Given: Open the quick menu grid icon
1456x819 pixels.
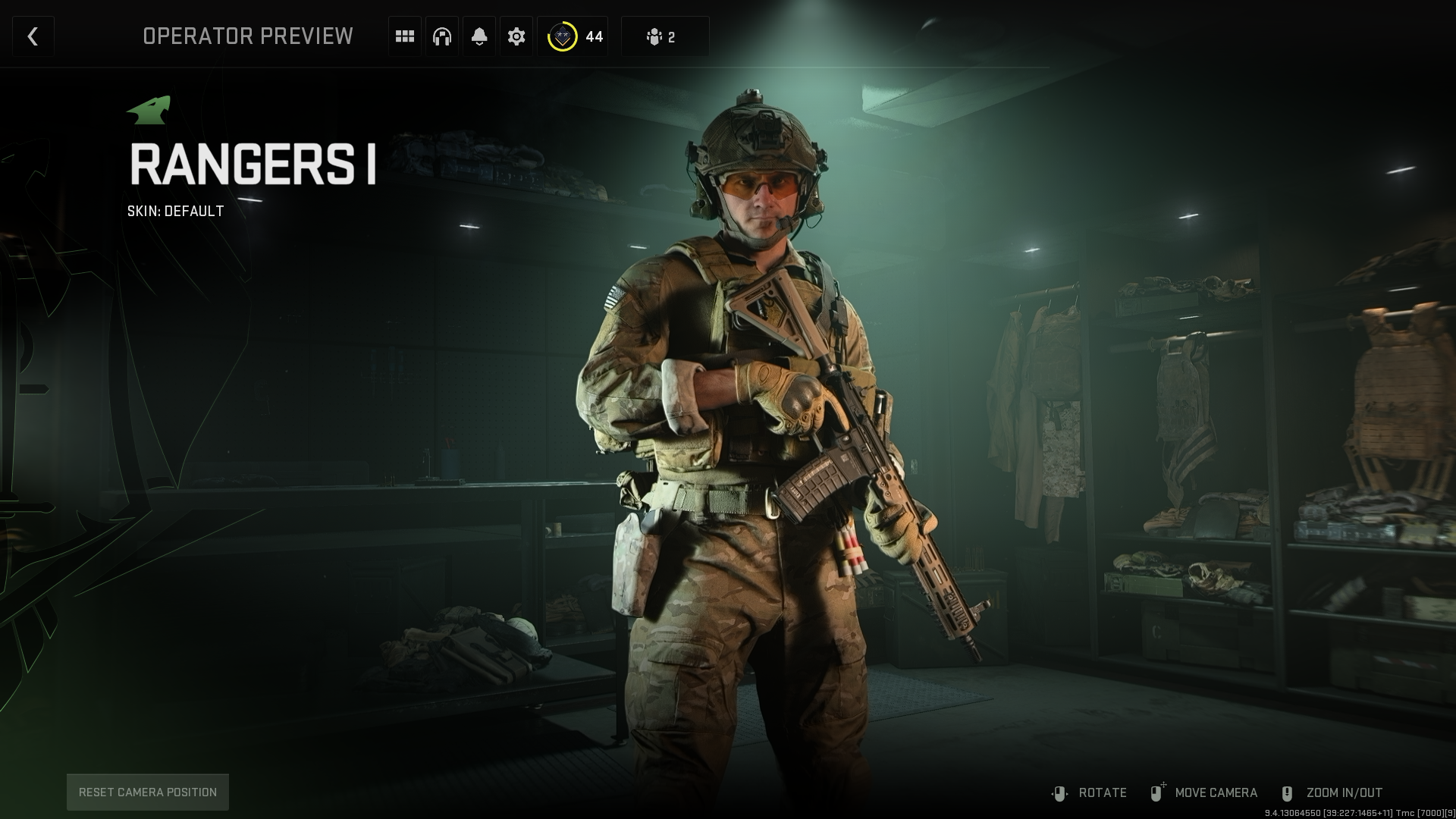Looking at the screenshot, I should click(x=404, y=36).
